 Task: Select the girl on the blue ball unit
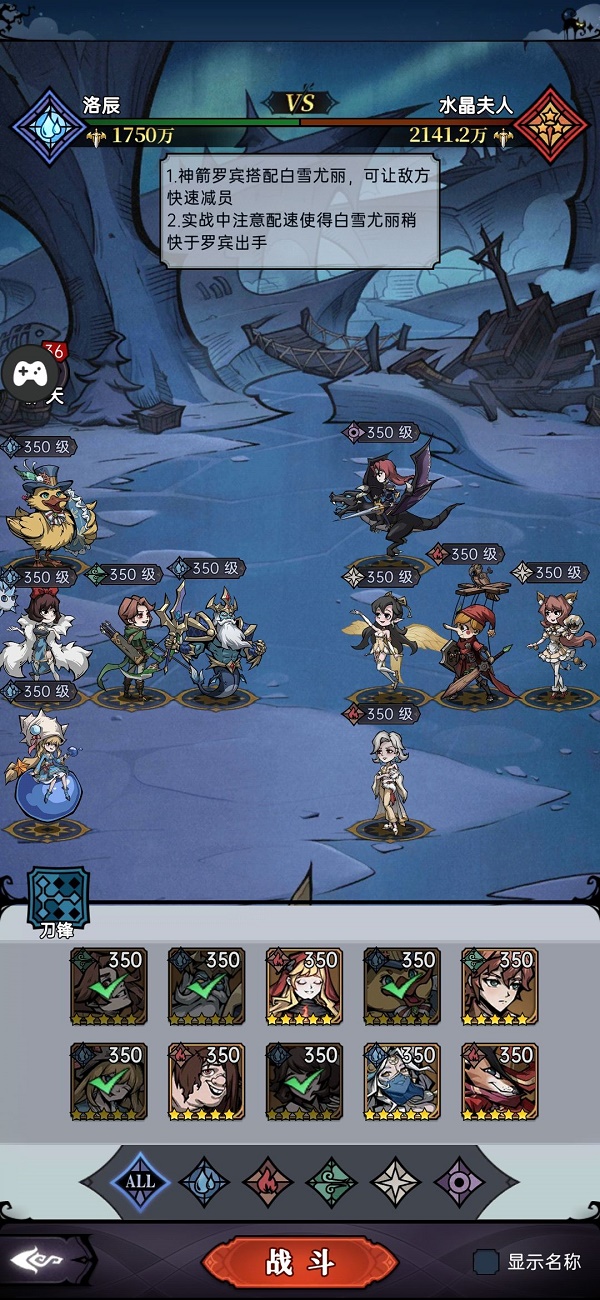47,770
